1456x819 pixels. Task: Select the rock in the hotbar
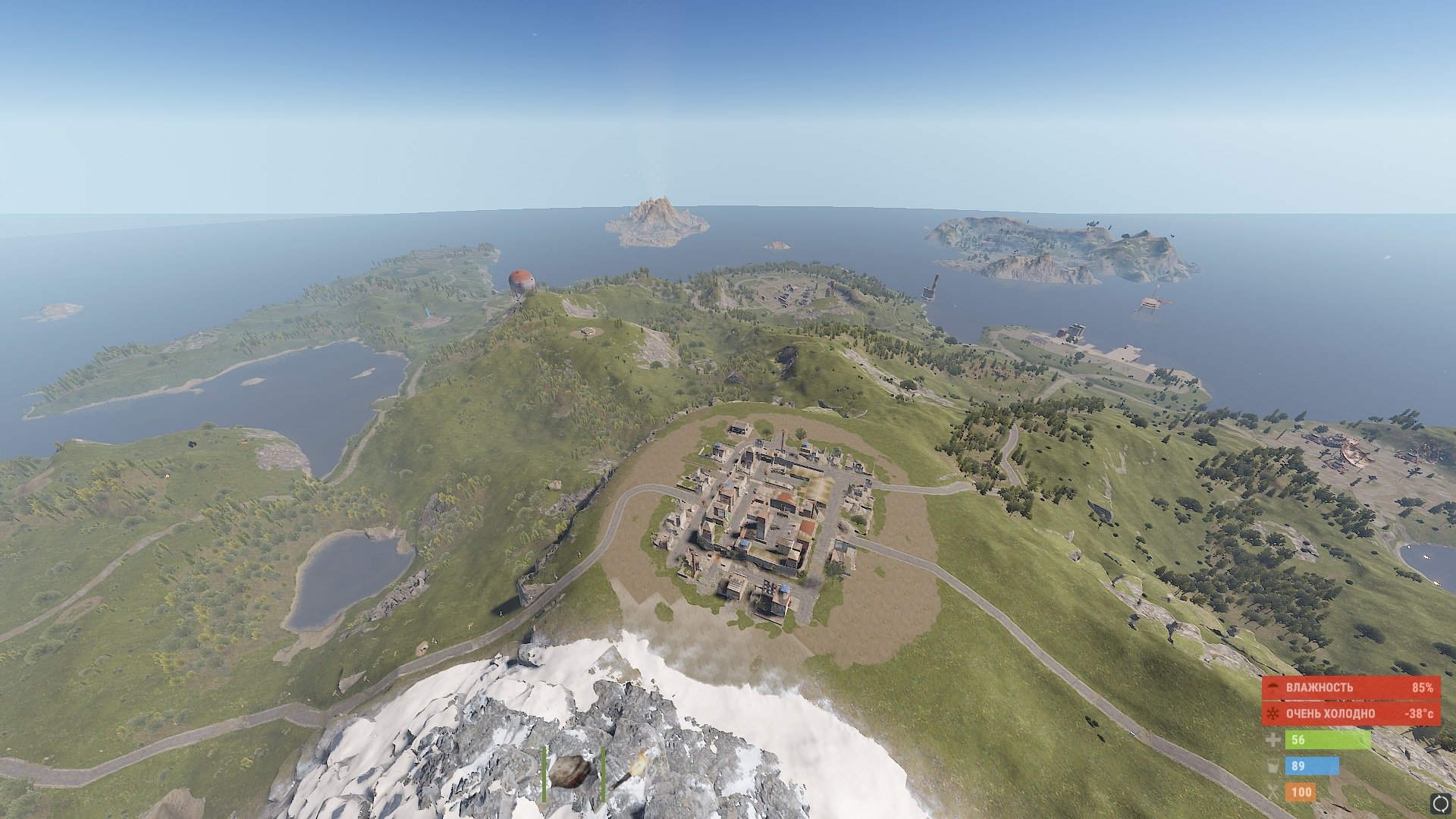570,773
